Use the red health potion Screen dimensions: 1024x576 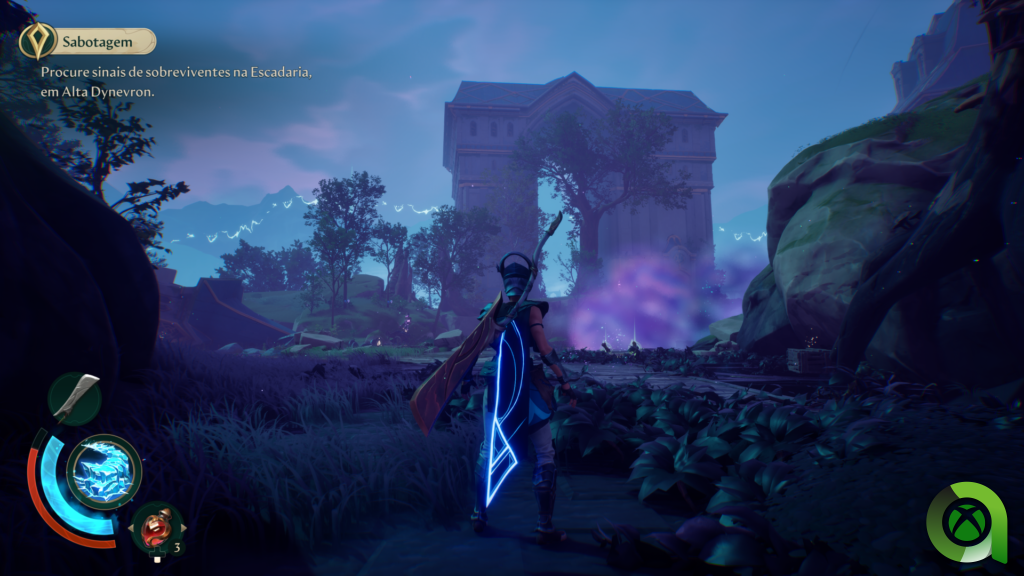[x=157, y=527]
